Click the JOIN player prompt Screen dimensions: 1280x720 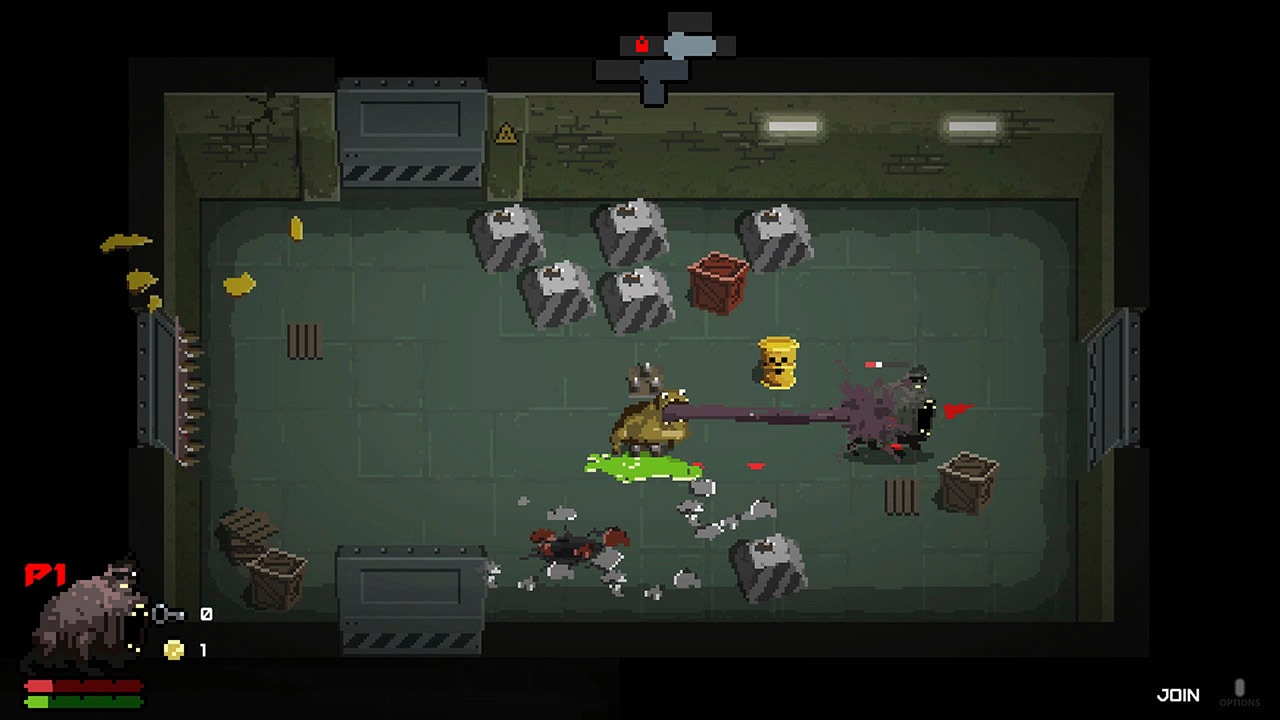point(1178,695)
